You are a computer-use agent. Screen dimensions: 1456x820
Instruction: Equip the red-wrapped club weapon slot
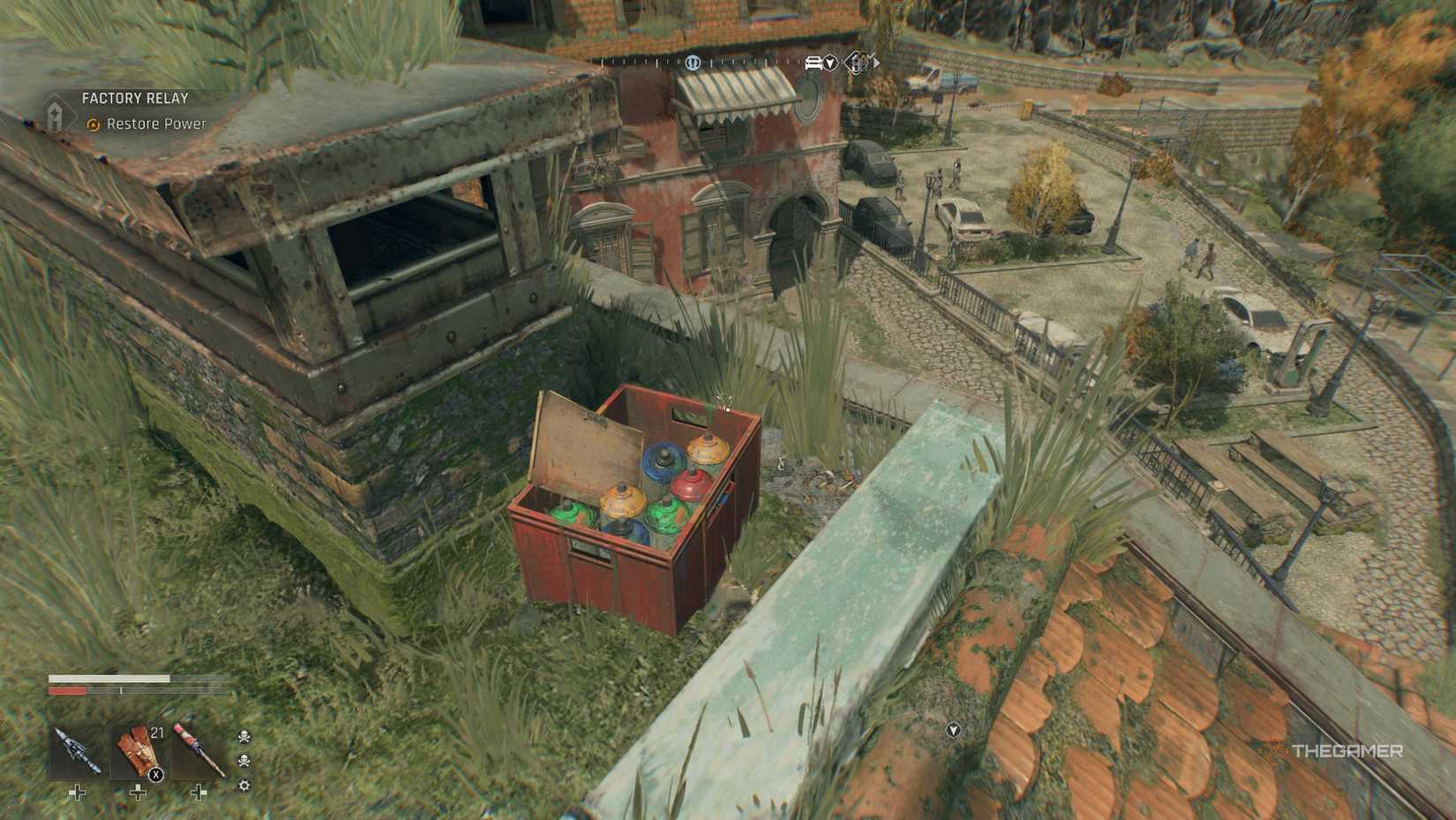199,752
